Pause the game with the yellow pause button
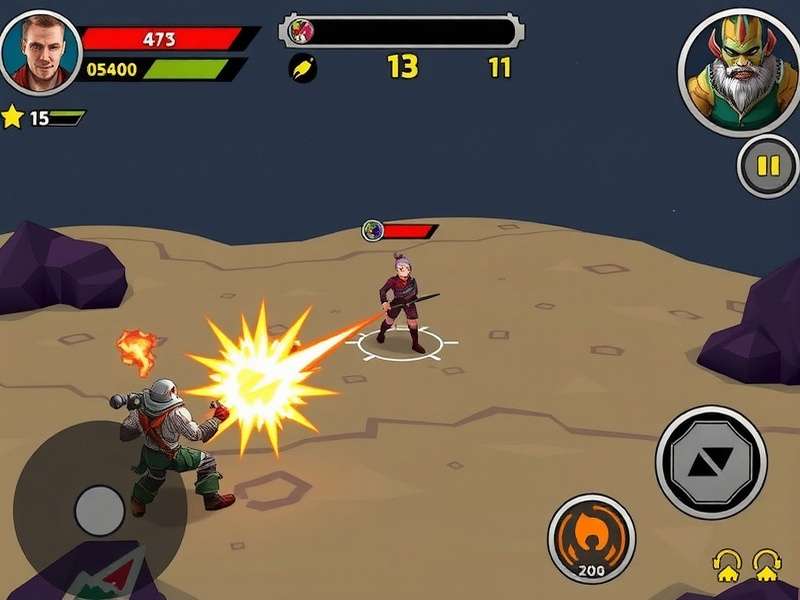Screen dimensions: 800x600 pos(767,166)
